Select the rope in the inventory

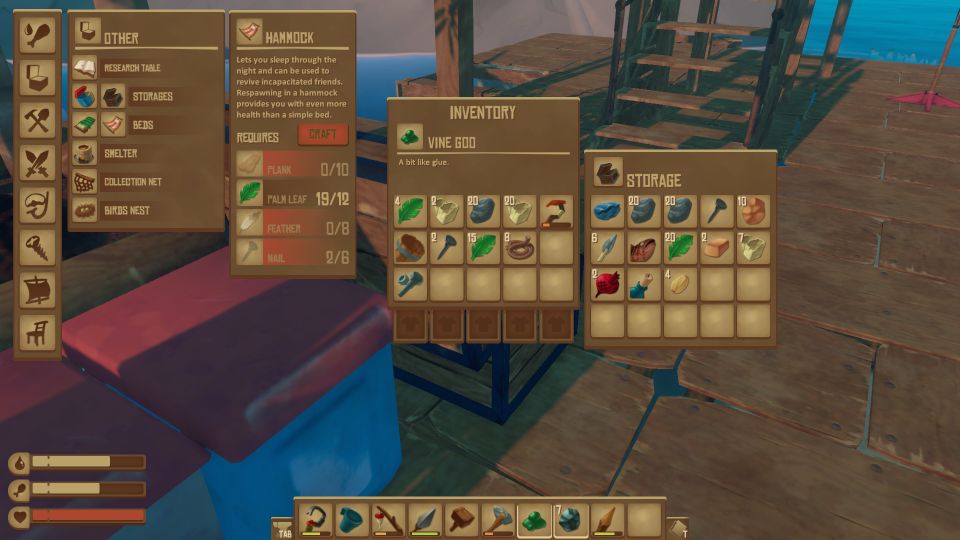click(519, 248)
